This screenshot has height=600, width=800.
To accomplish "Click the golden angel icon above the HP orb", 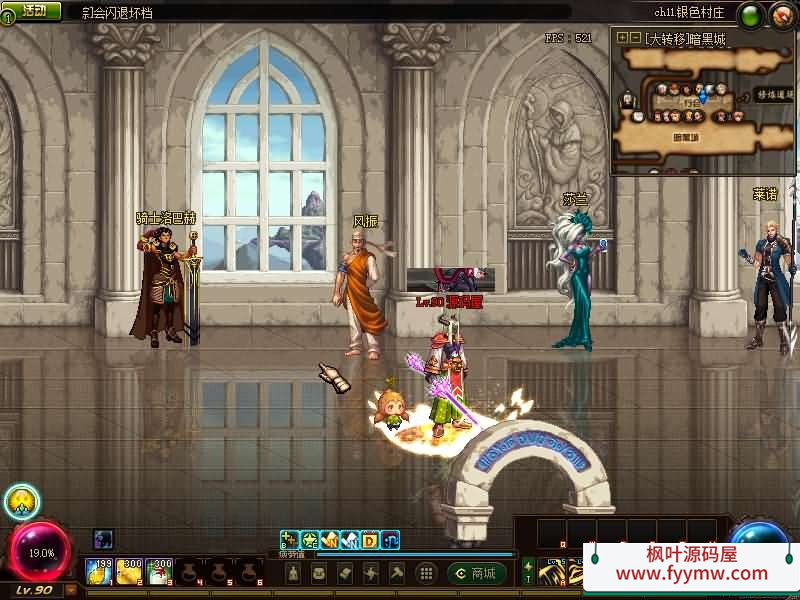I will [x=20, y=501].
